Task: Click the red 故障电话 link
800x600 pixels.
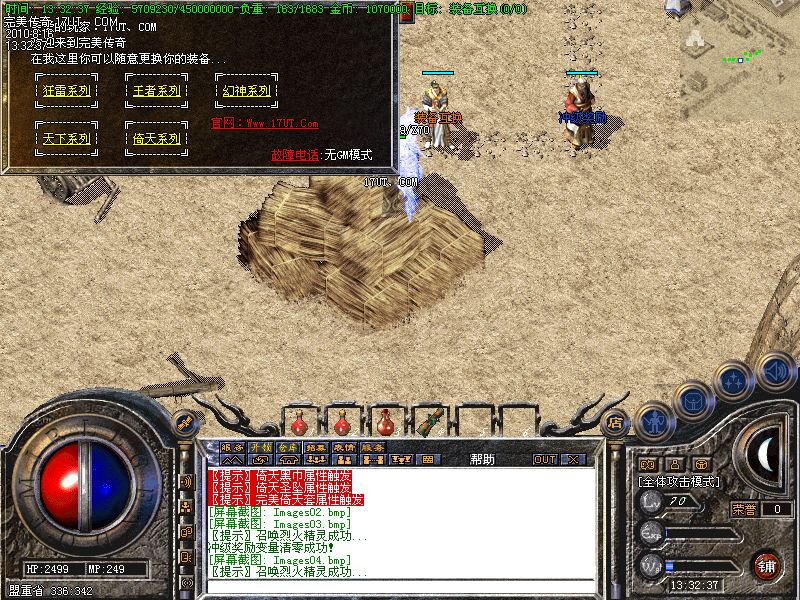Action: click(295, 155)
